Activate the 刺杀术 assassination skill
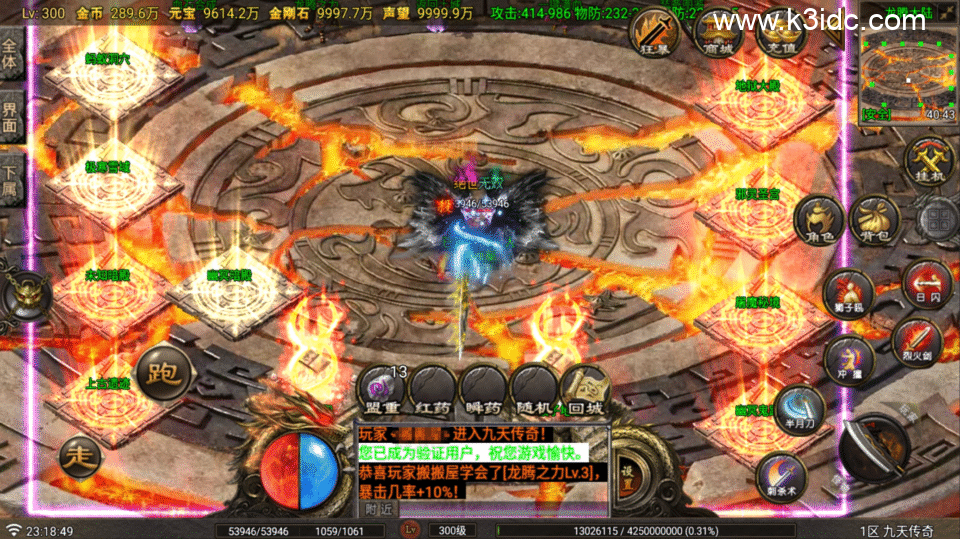 (780, 474)
